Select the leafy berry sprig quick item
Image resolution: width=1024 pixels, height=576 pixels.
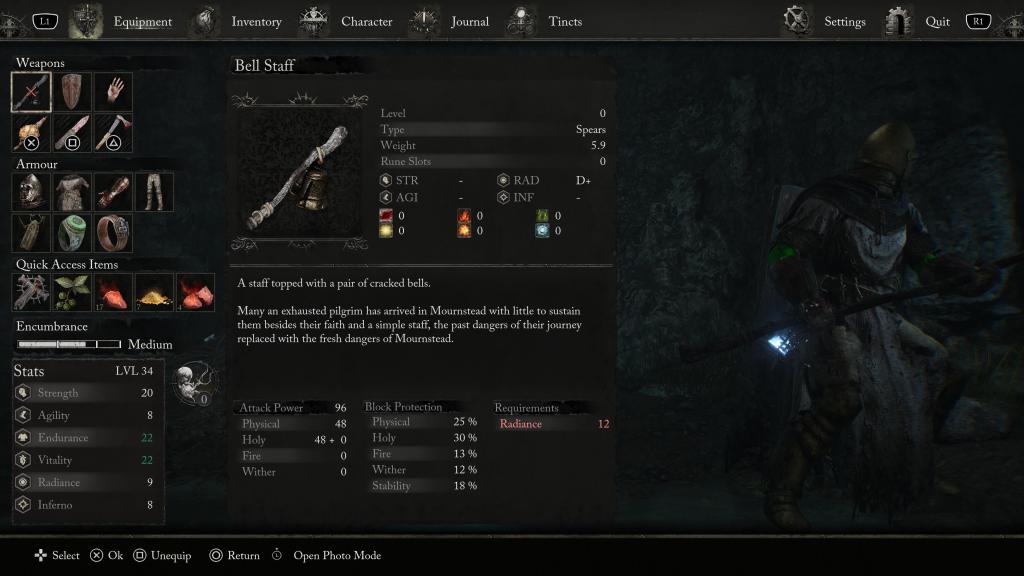pyautogui.click(x=72, y=292)
